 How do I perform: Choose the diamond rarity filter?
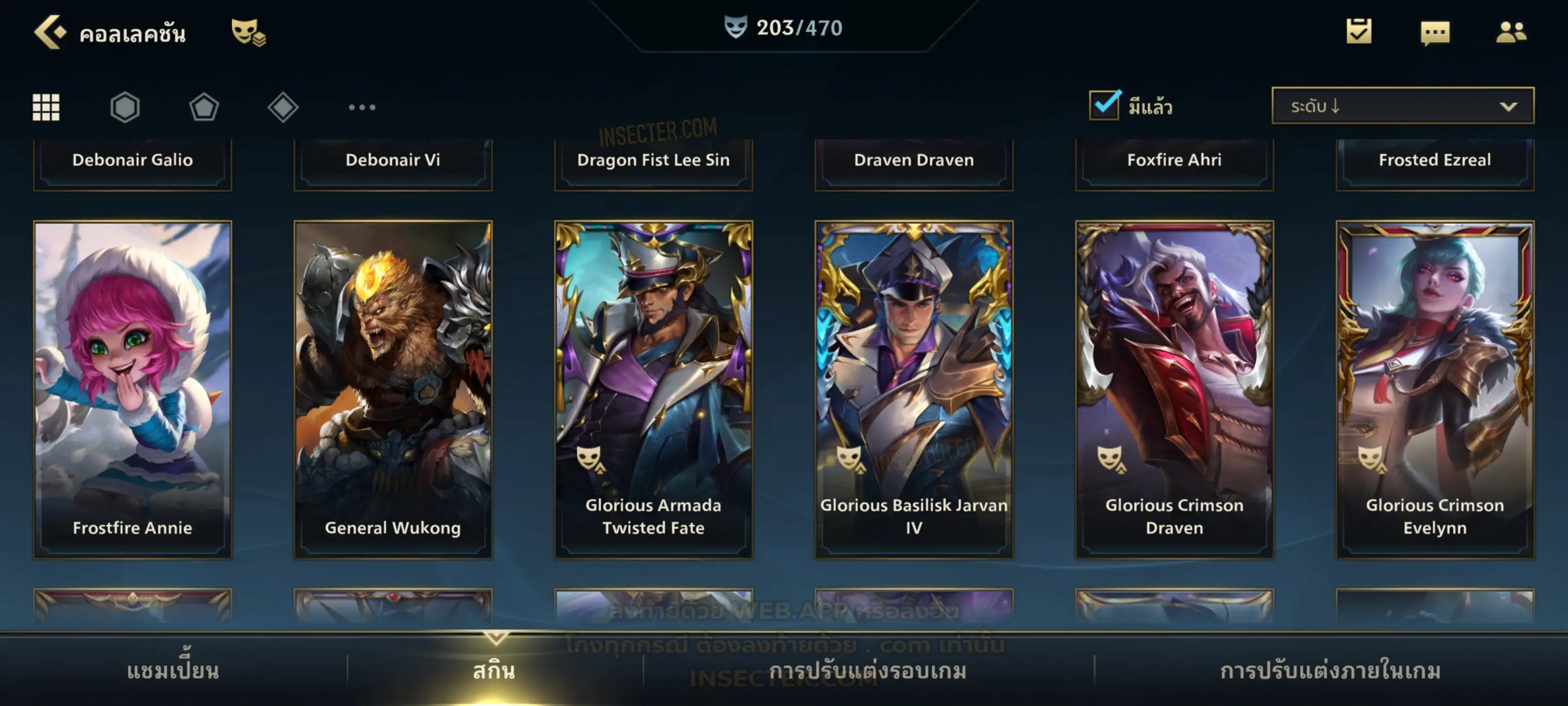click(x=283, y=107)
